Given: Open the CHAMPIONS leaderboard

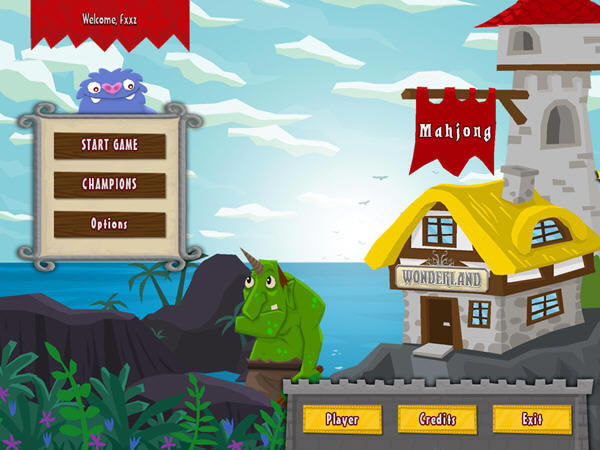Looking at the screenshot, I should point(110,184).
